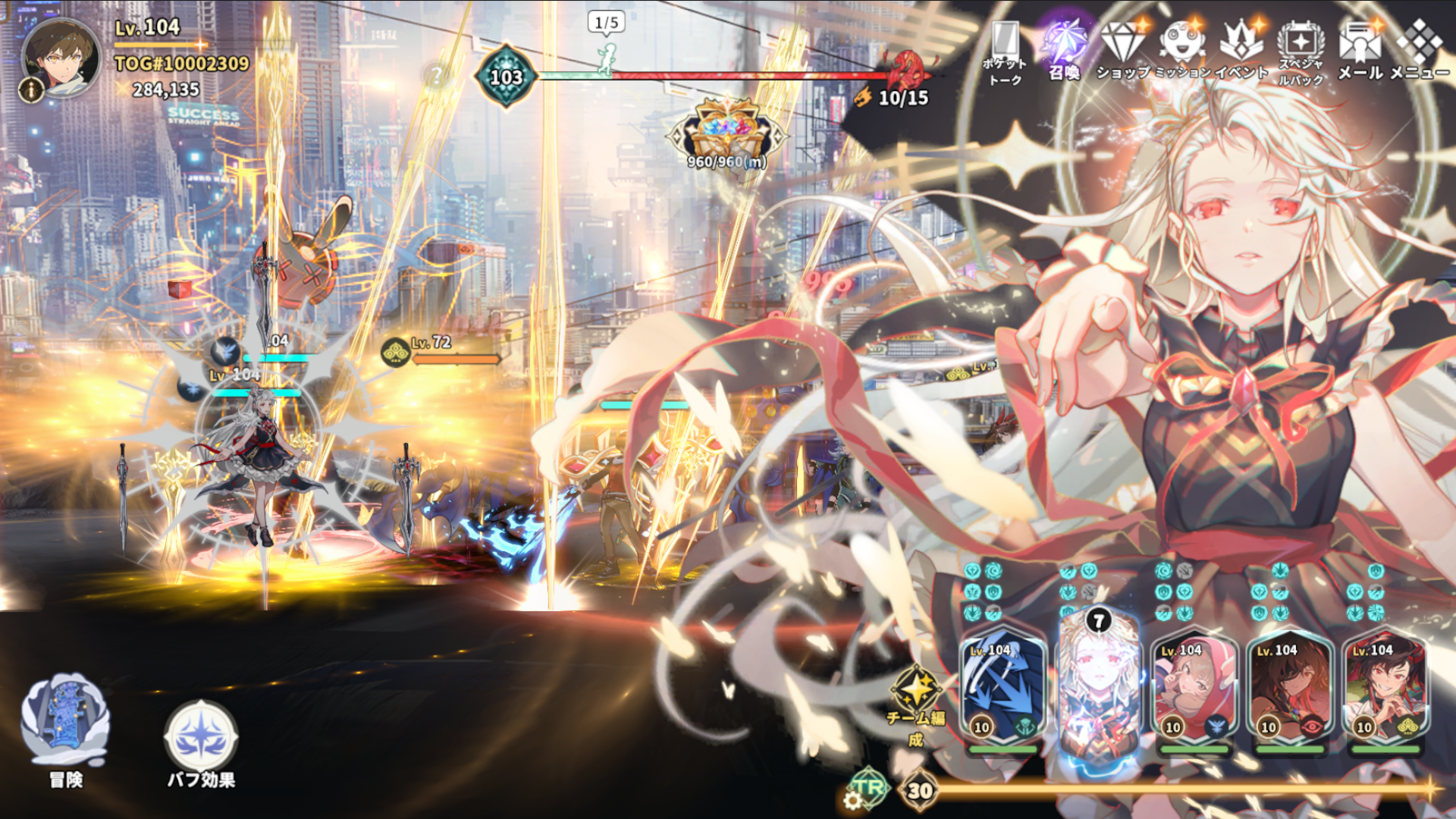The image size is (1456, 819).
Task: Open the ポケットトーク phone icon
Action: point(1006,50)
